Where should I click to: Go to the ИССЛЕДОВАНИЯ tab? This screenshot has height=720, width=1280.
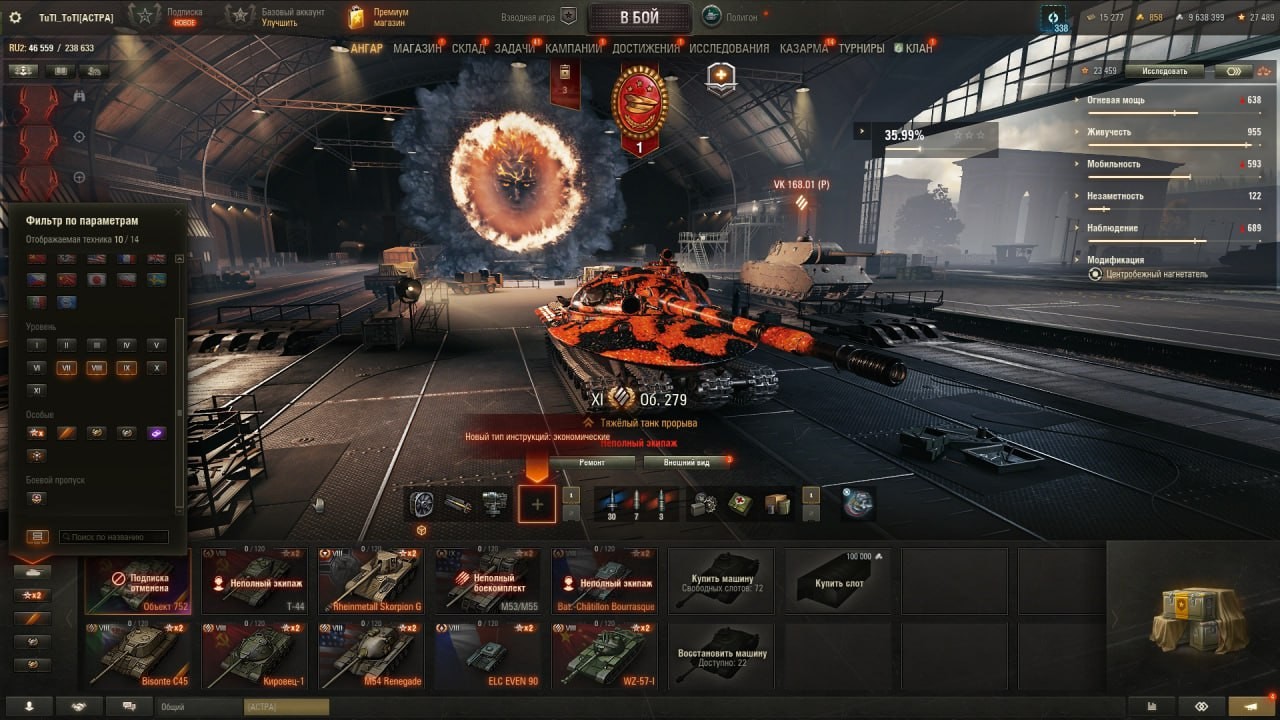coord(729,48)
